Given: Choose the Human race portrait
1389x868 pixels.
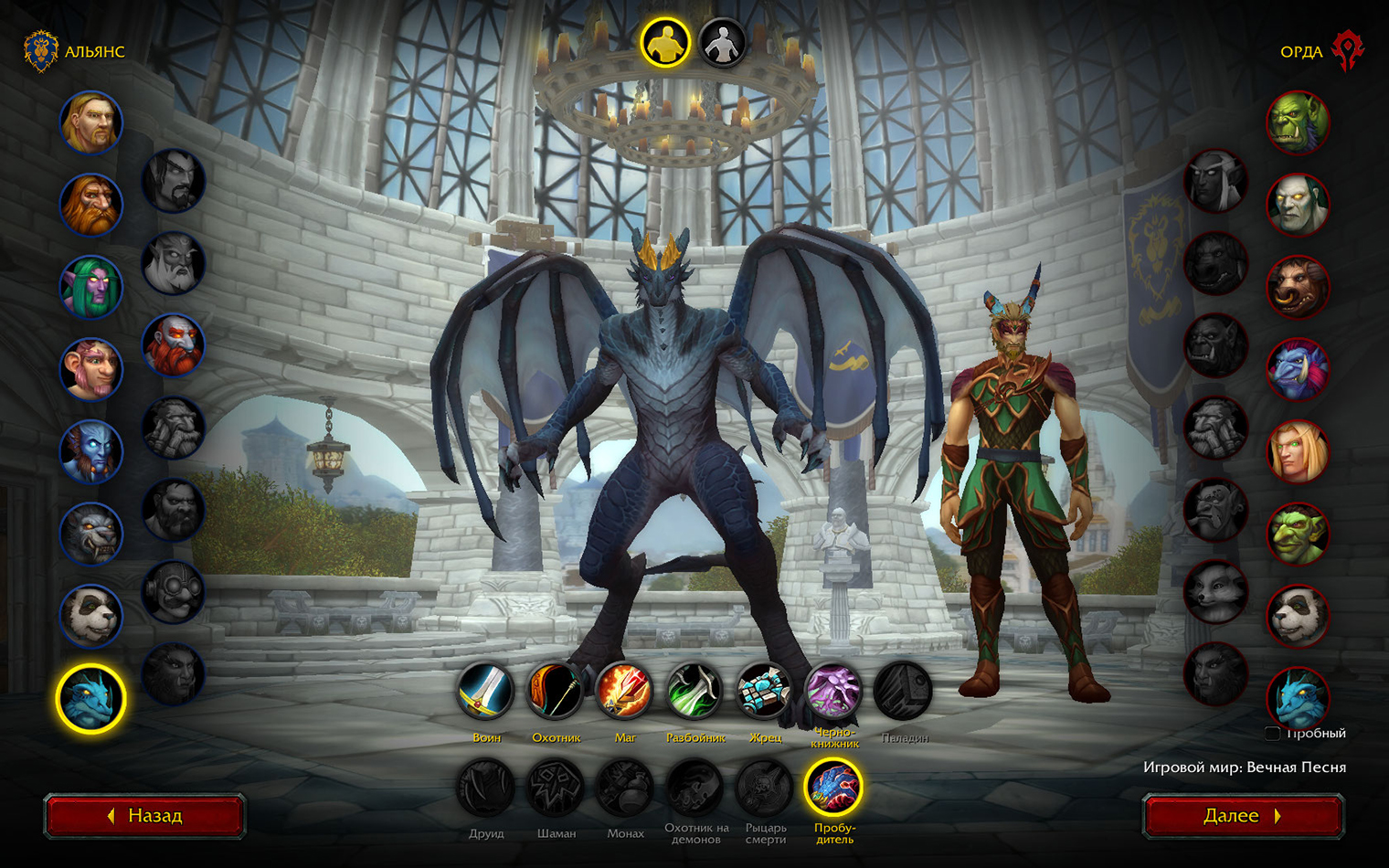Looking at the screenshot, I should 91,122.
